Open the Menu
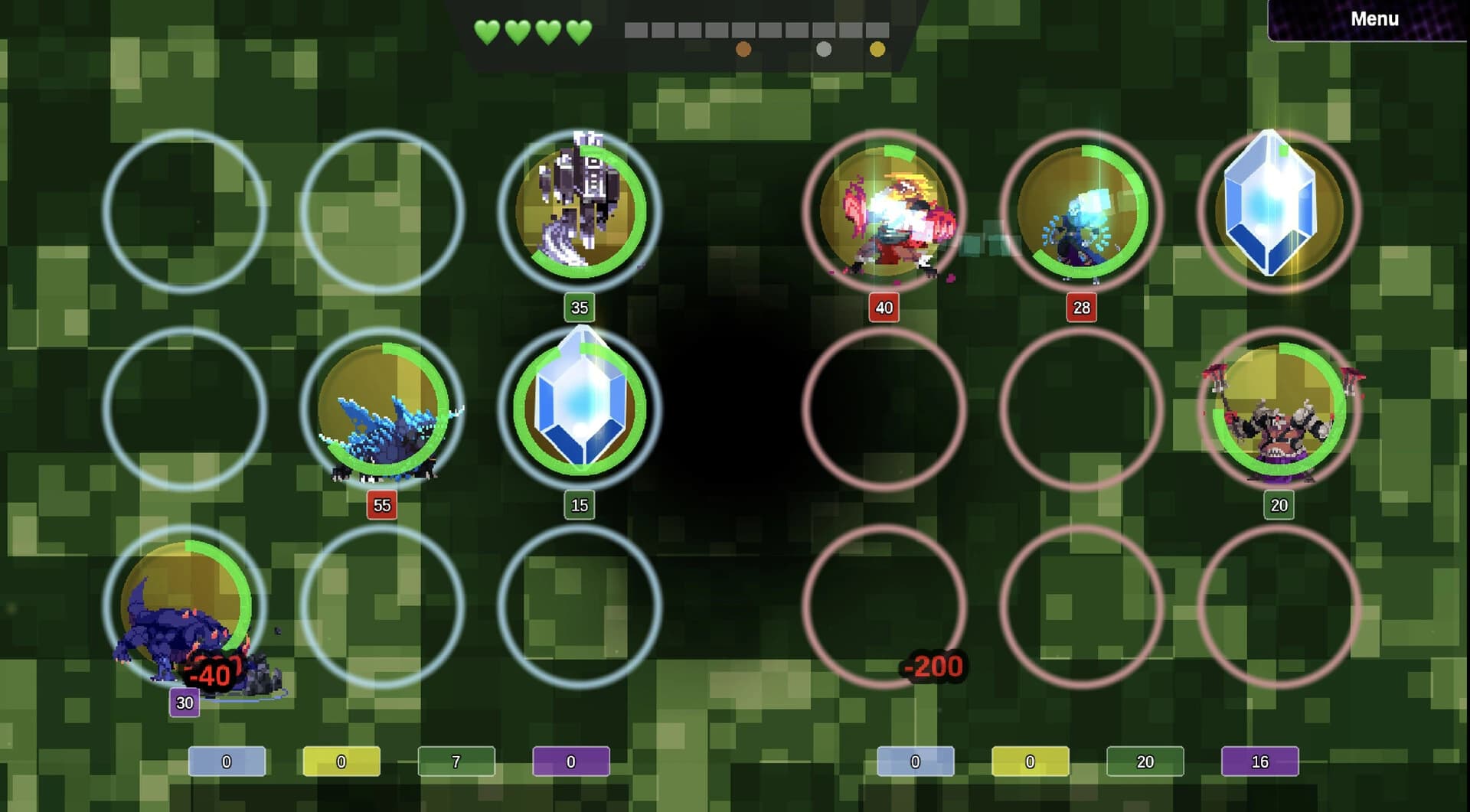 coord(1374,19)
